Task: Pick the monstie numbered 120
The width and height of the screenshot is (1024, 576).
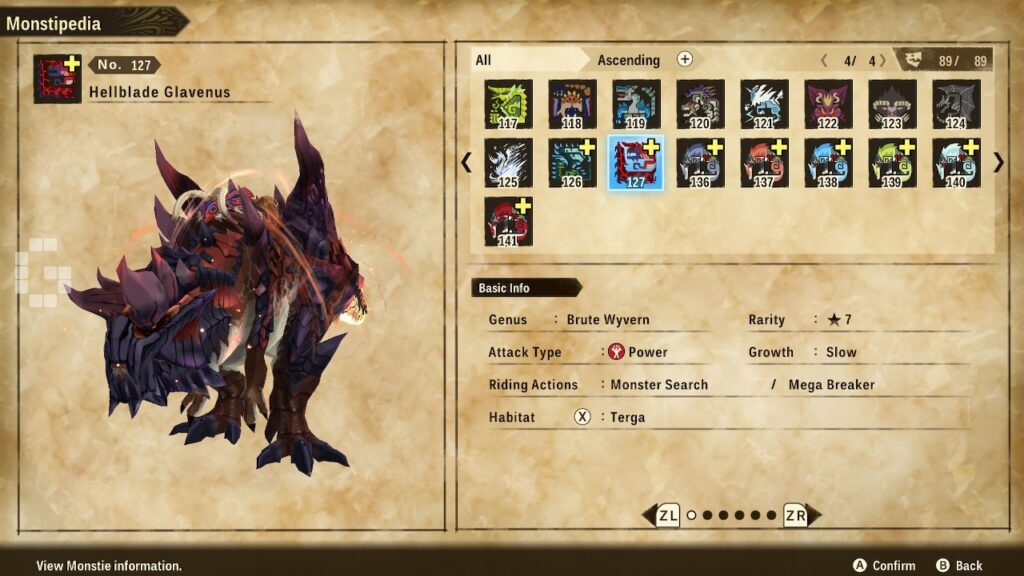Action: tap(701, 105)
